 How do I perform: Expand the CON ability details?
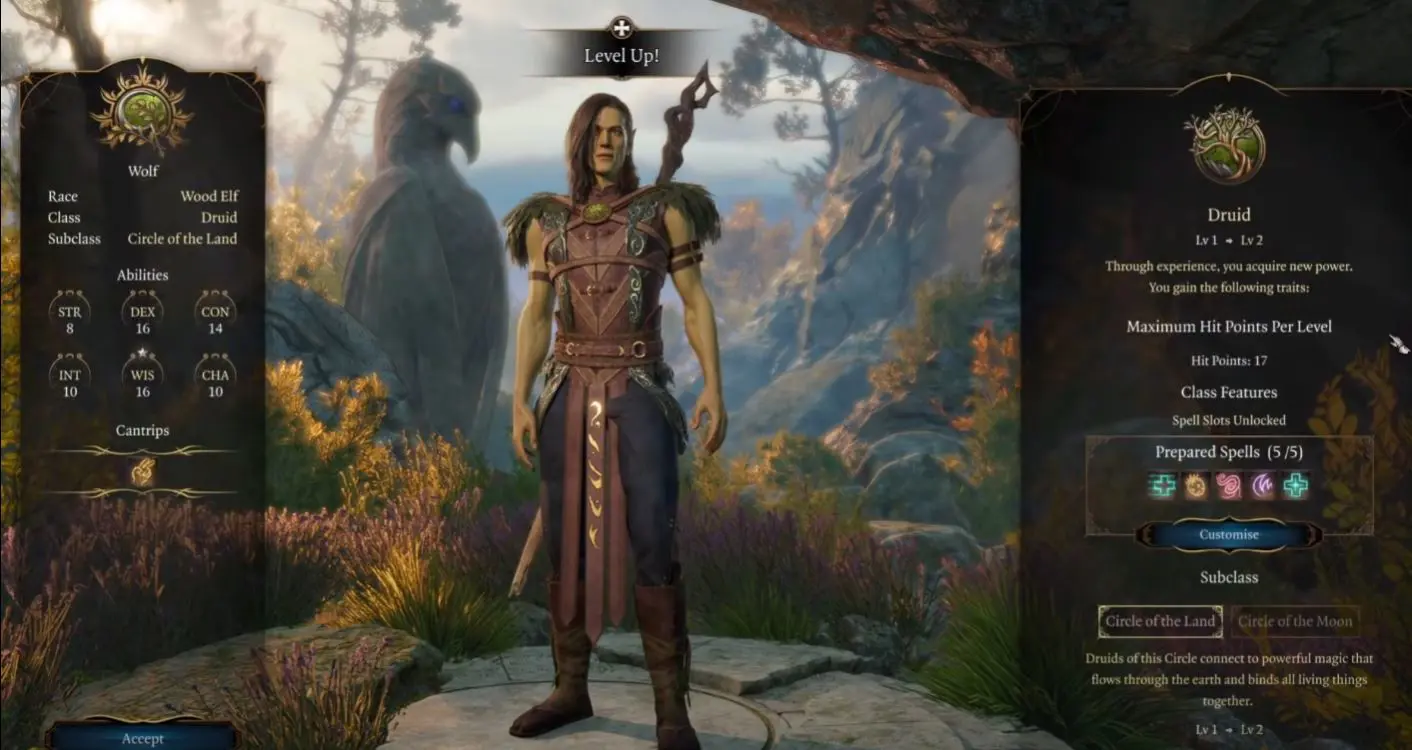click(216, 313)
